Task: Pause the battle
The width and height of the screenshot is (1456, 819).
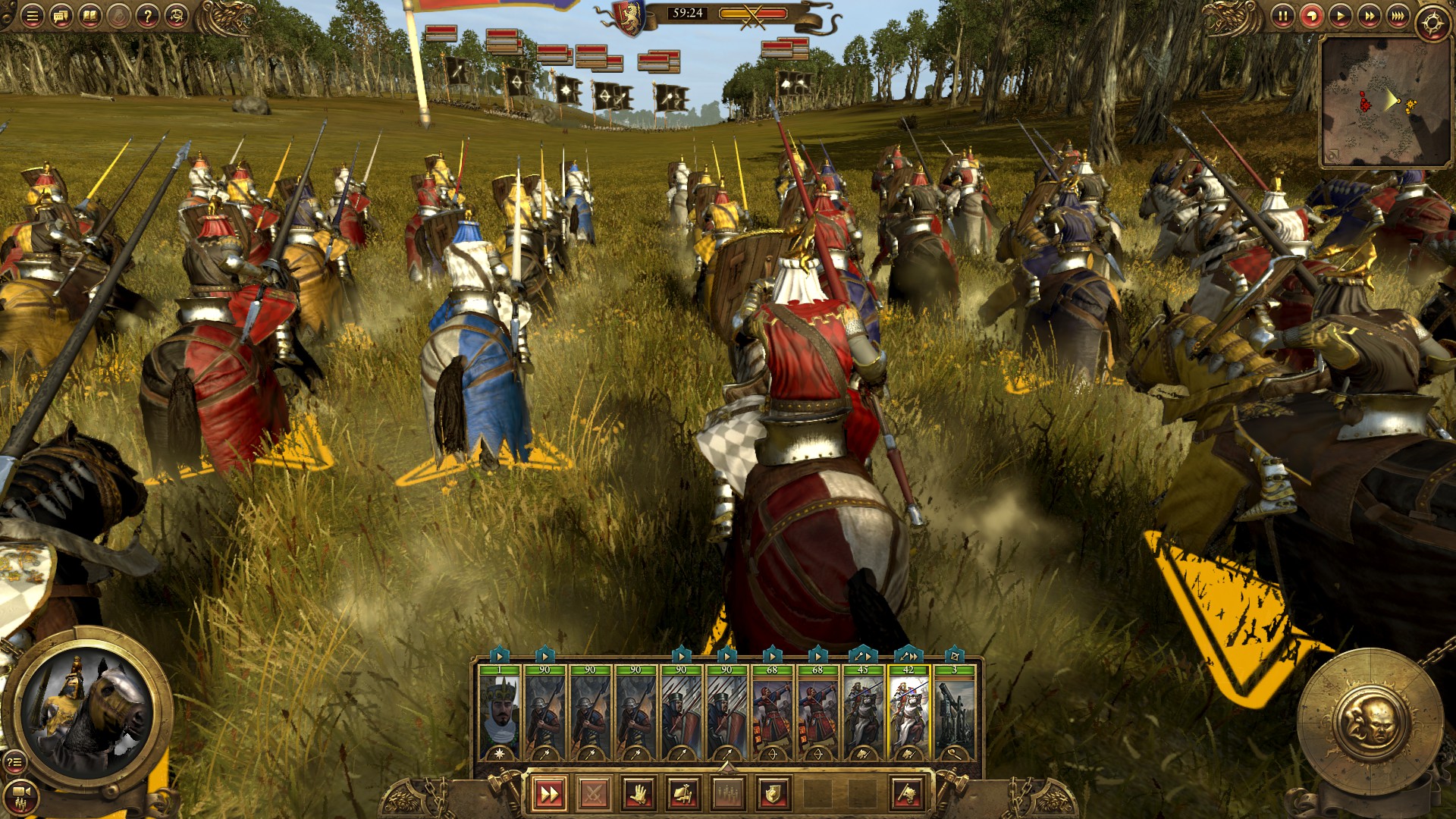Action: (x=1282, y=14)
